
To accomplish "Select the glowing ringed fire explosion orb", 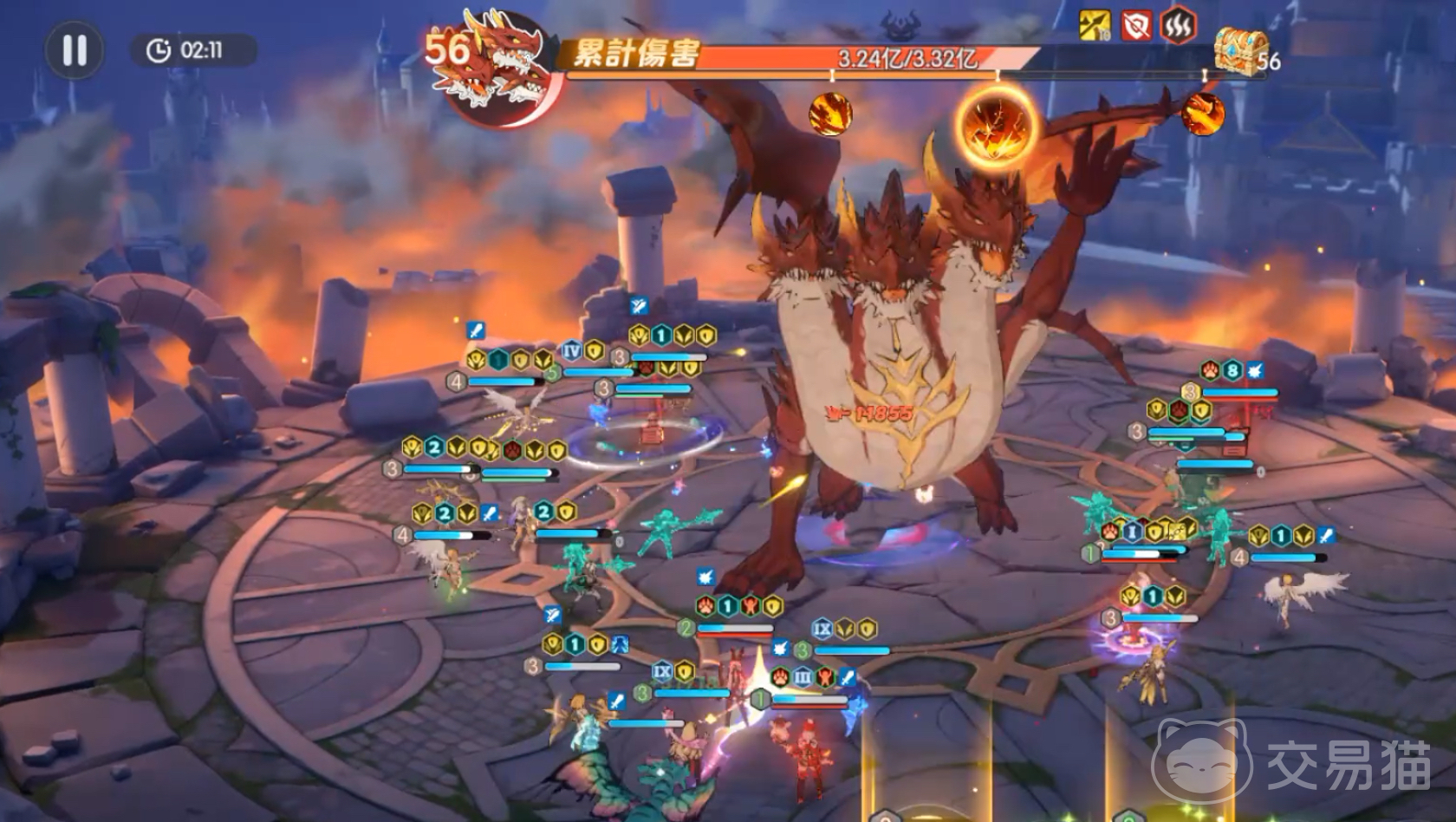I will click(x=998, y=123).
